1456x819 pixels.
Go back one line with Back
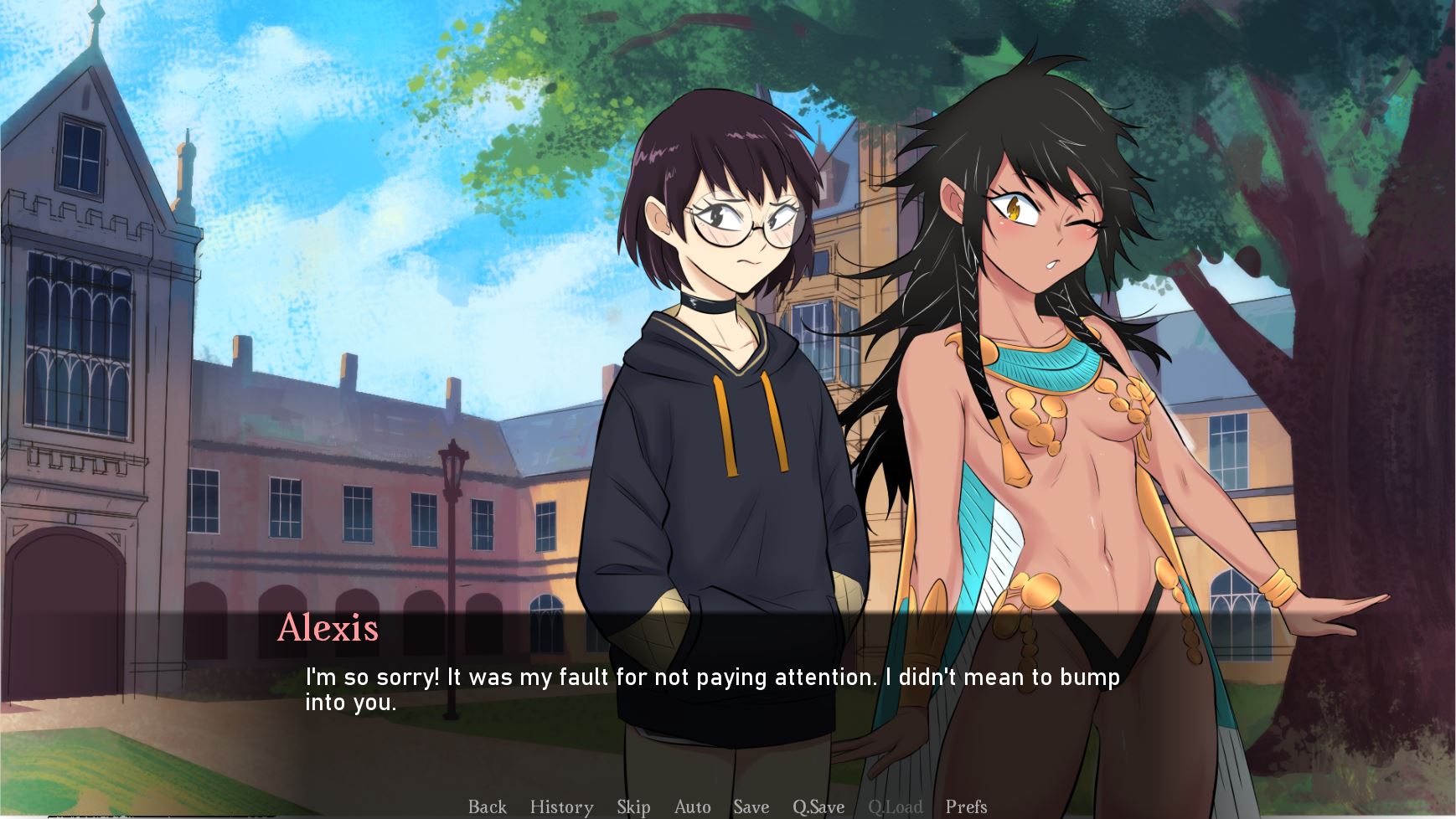click(487, 806)
